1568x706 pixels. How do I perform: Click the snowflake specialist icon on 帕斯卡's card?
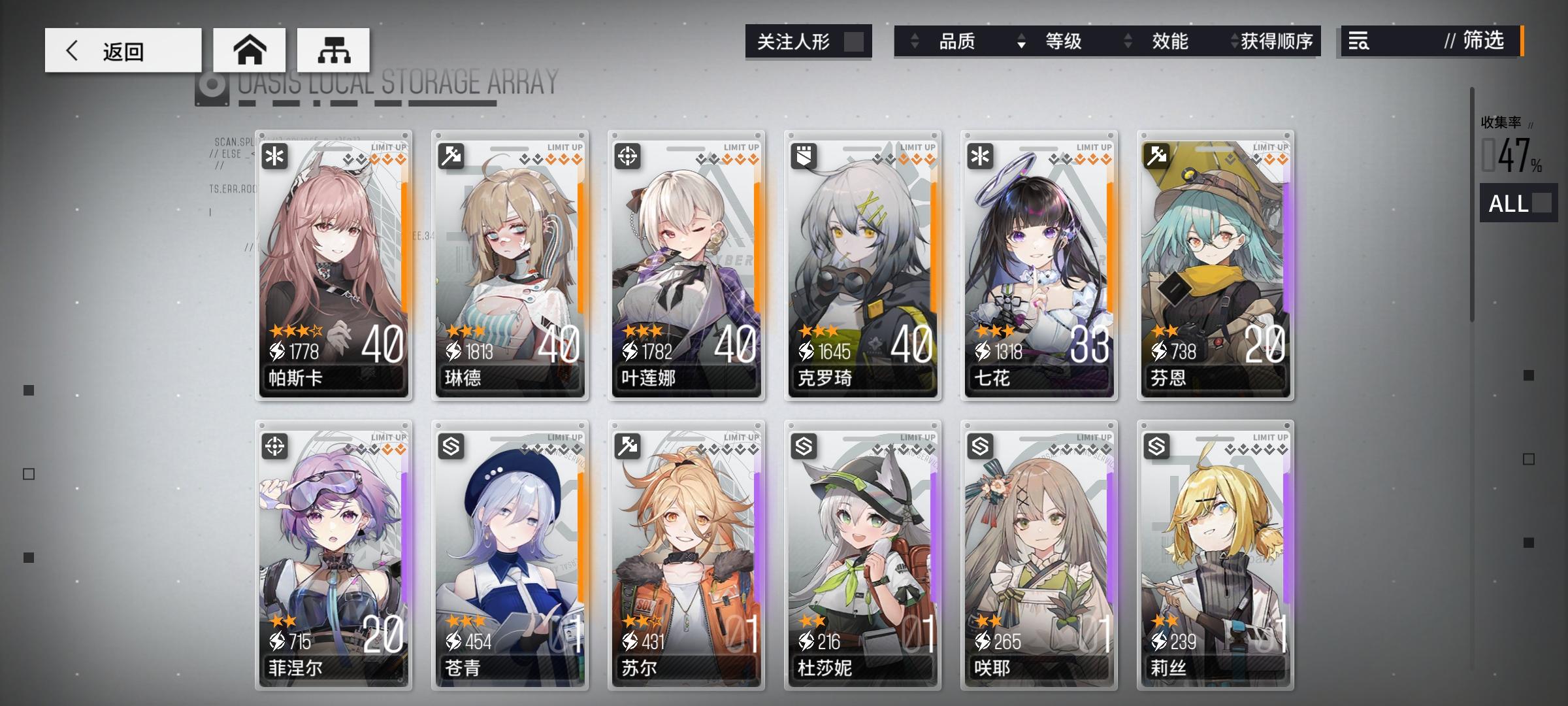coord(274,155)
